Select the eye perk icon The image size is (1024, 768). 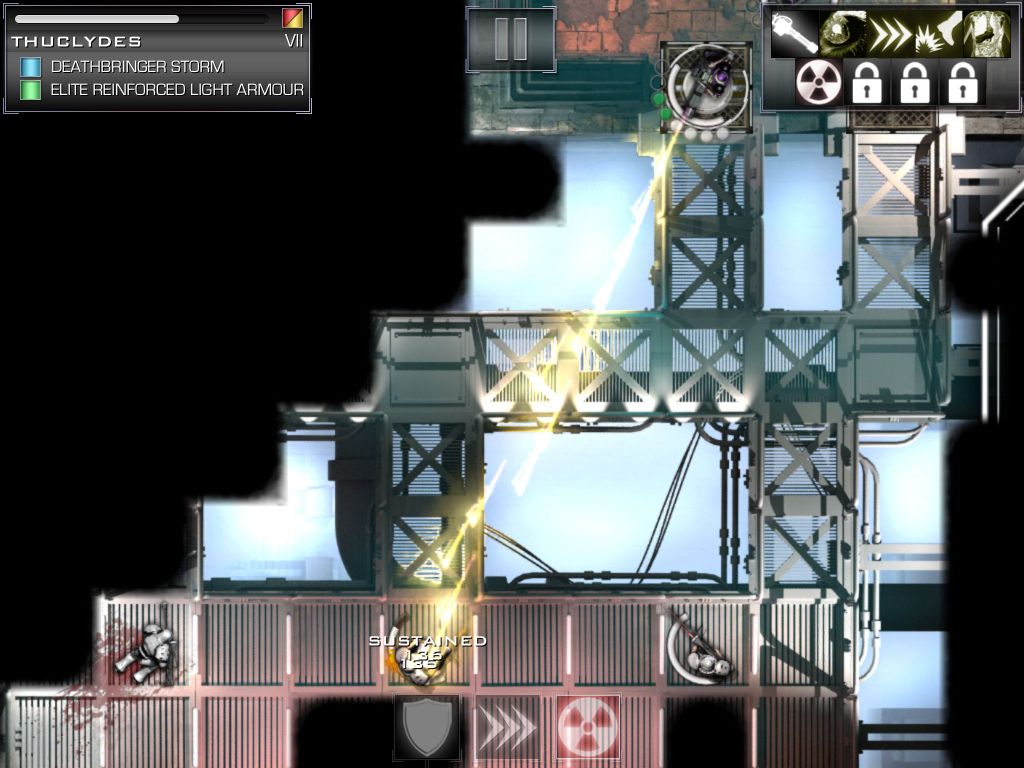click(x=843, y=34)
